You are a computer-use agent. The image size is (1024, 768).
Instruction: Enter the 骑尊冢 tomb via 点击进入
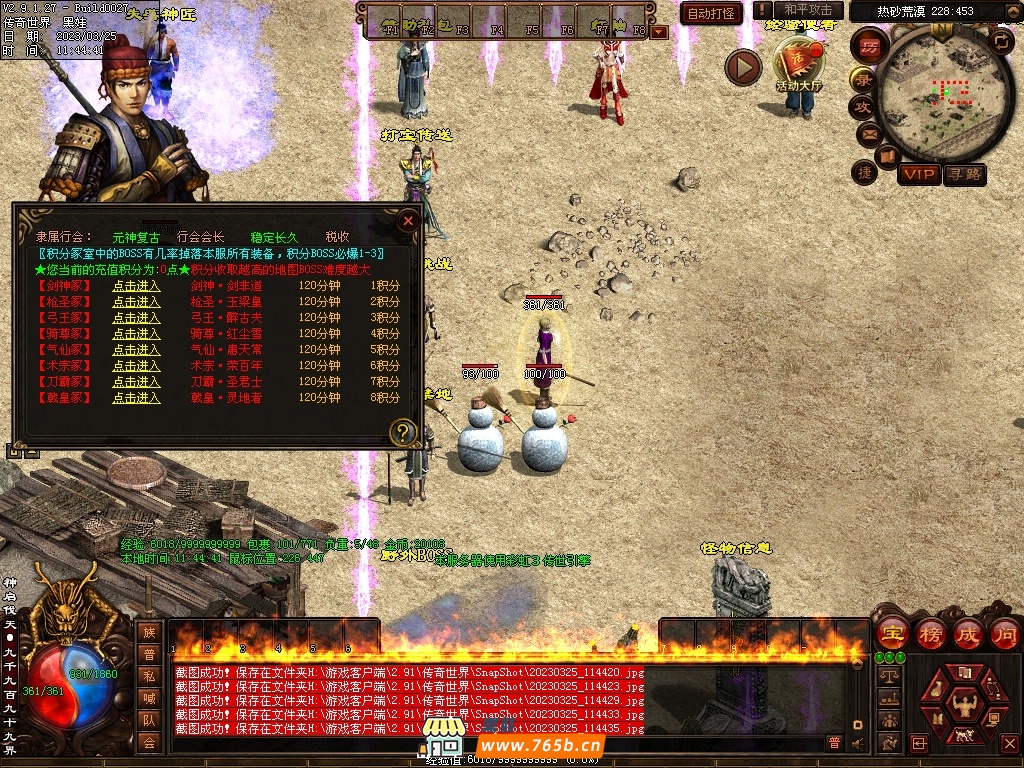click(x=136, y=334)
